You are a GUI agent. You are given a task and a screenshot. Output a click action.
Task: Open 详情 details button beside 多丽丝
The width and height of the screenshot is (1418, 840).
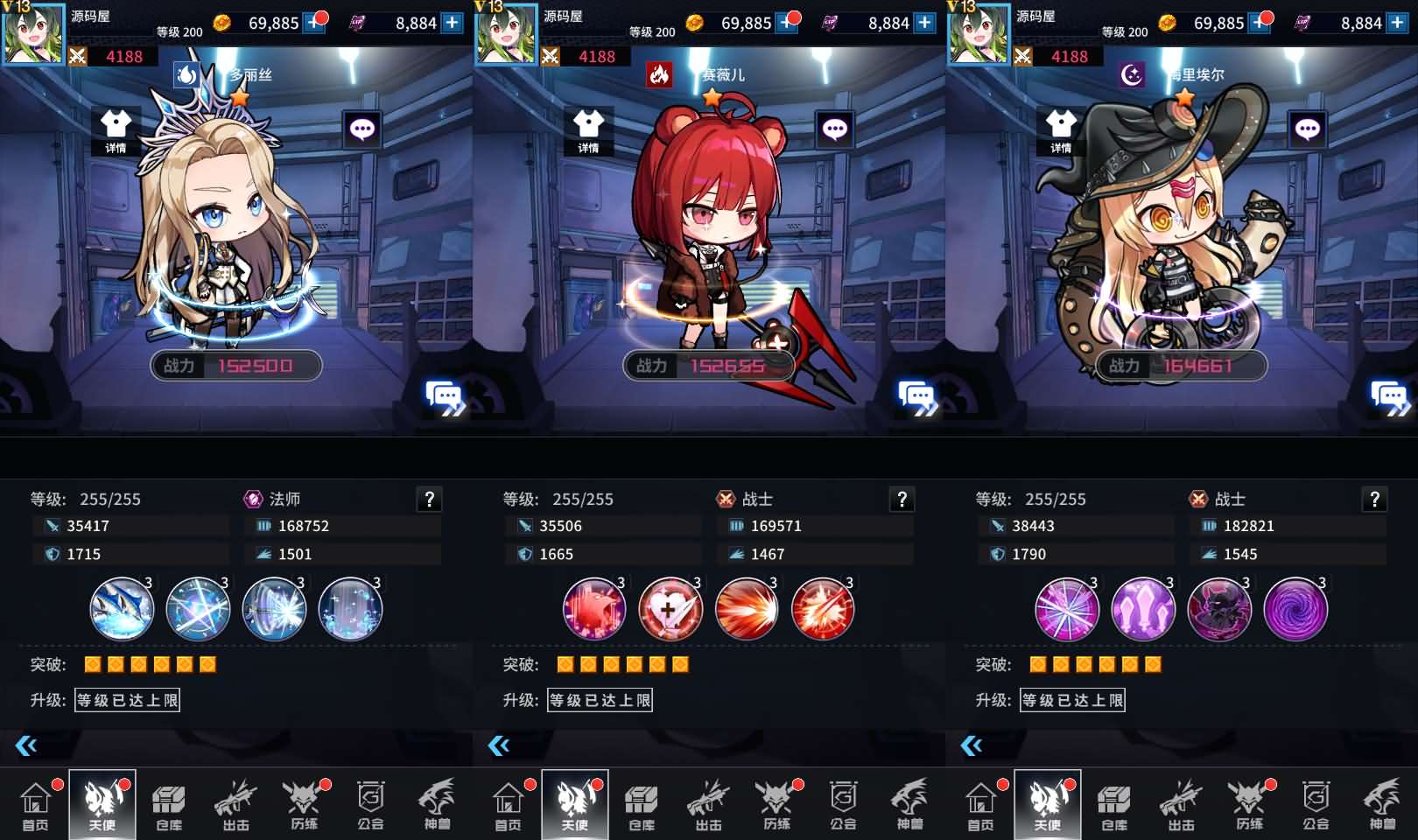coord(116,130)
